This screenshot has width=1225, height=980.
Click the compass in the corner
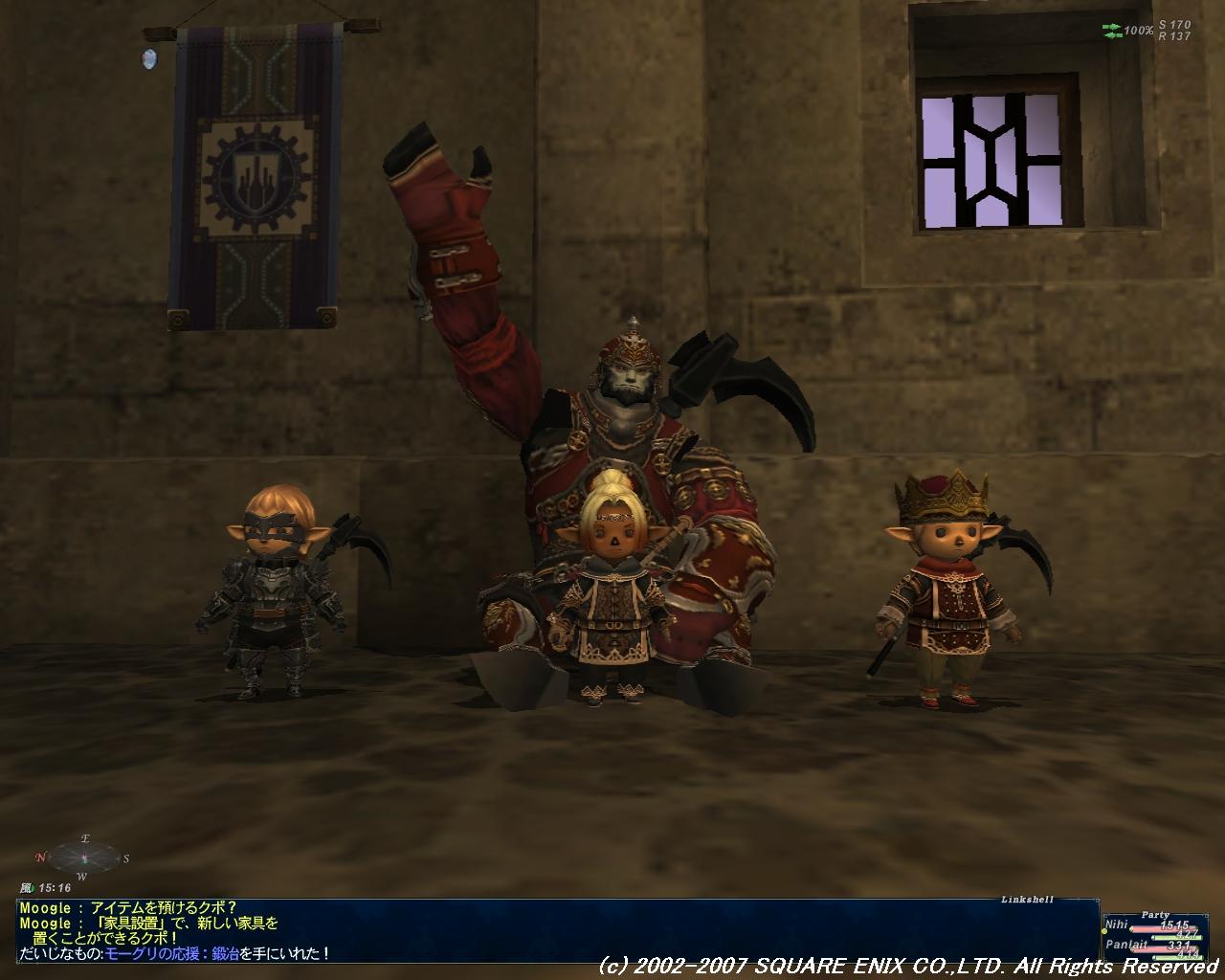coord(83,856)
